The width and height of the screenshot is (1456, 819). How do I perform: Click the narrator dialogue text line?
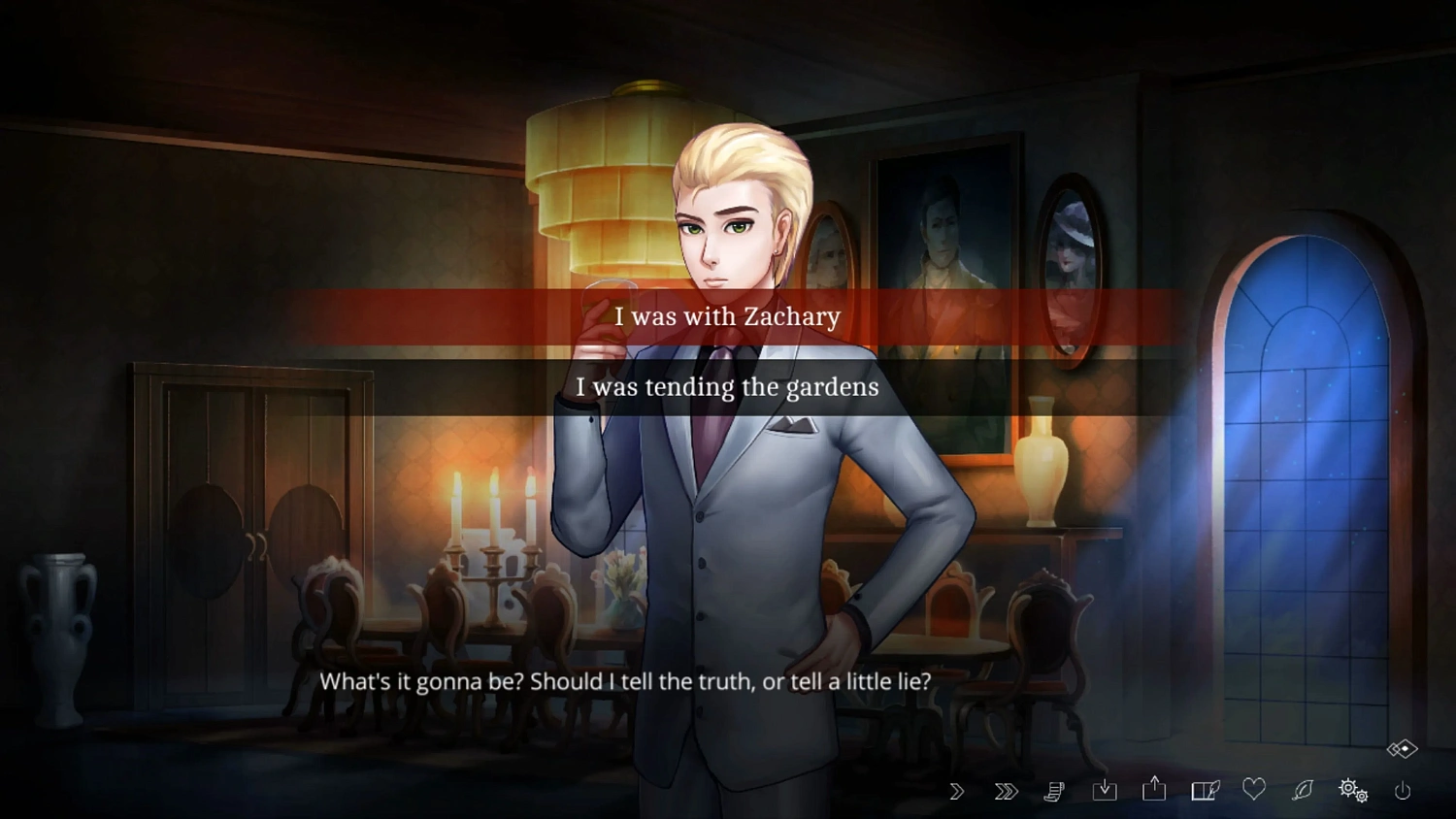point(625,682)
